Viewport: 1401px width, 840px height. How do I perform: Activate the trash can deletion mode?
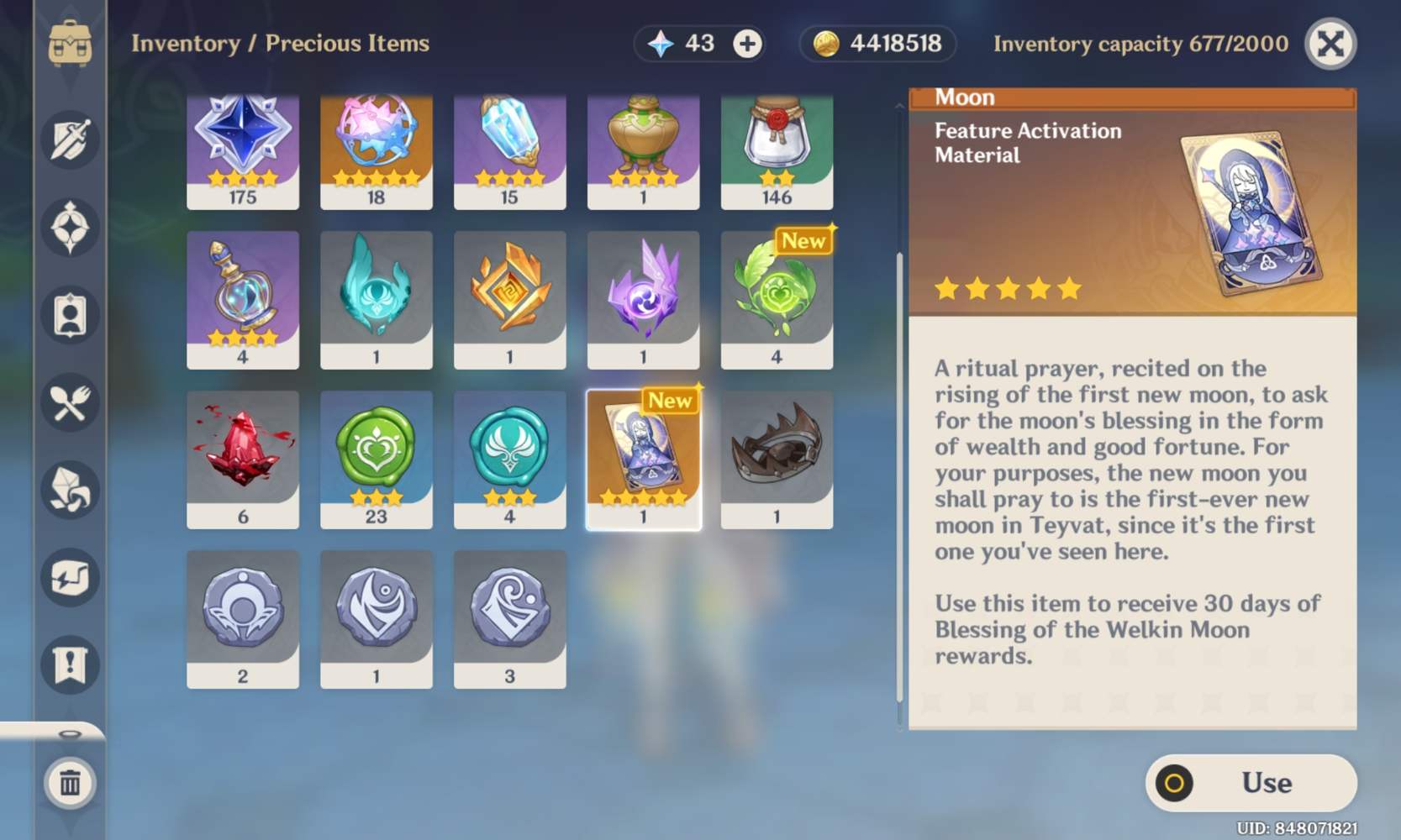(x=71, y=783)
